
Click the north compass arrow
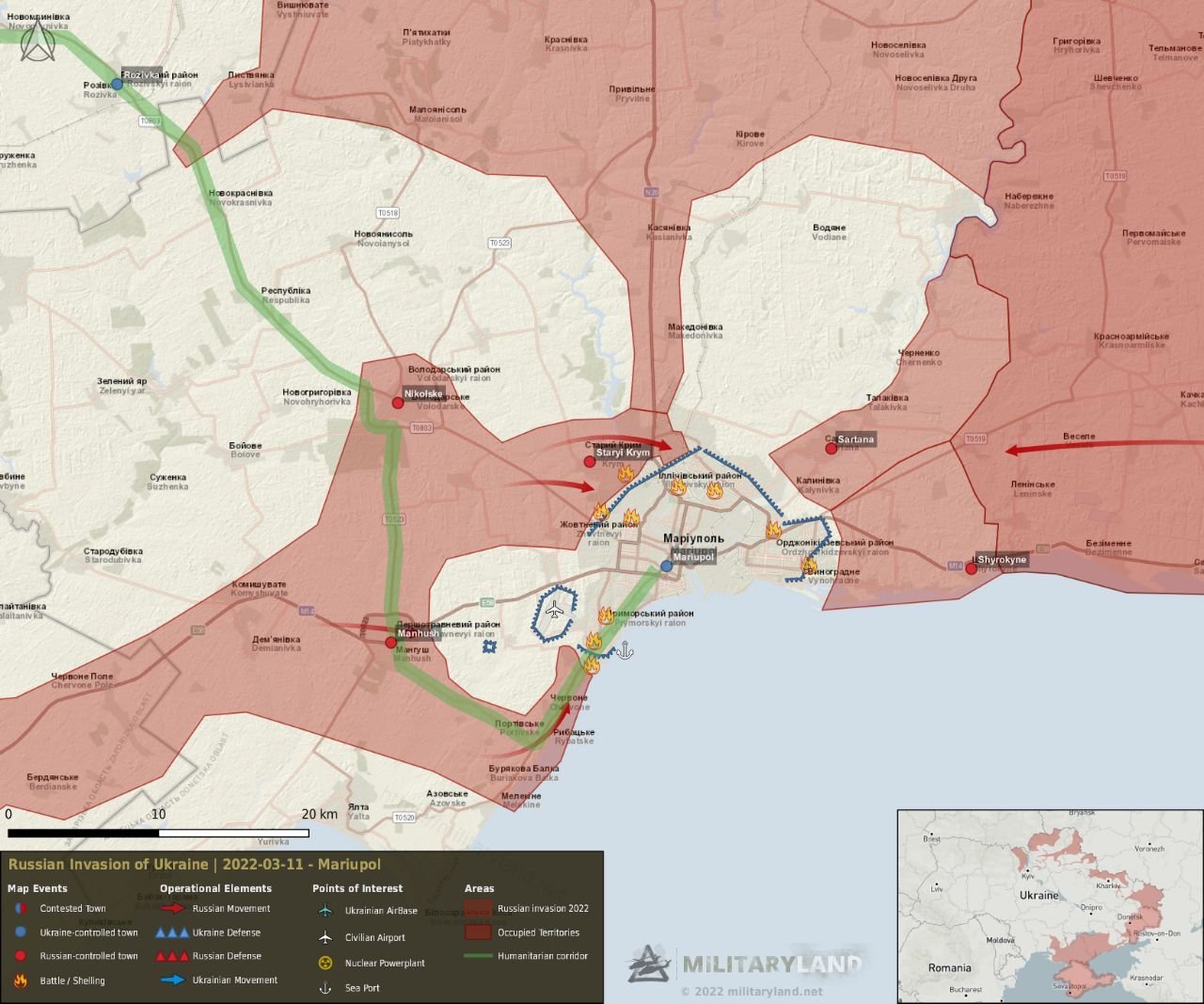click(39, 42)
